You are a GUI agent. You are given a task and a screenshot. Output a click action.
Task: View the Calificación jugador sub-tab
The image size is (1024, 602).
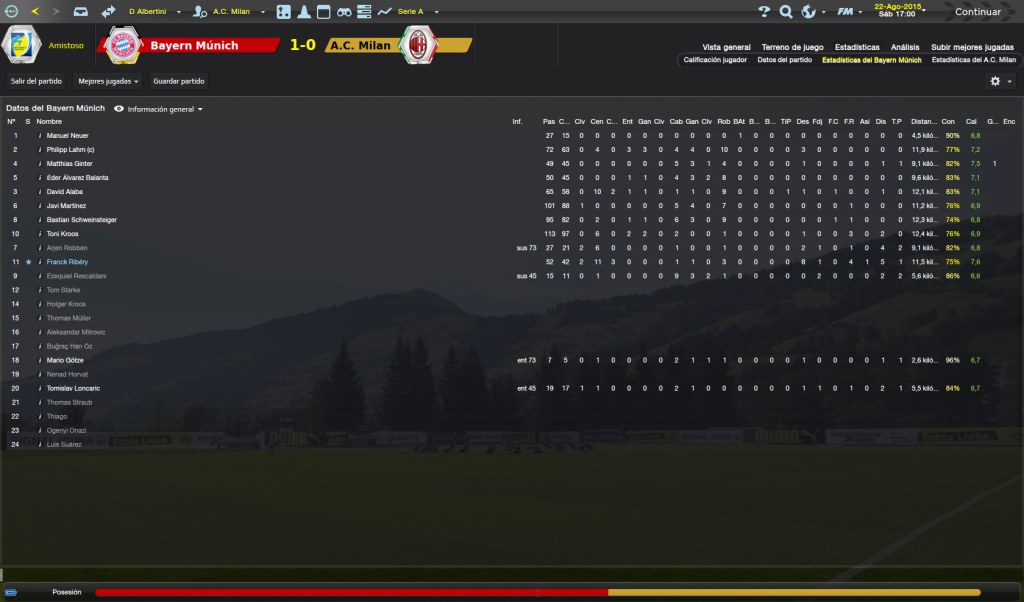point(715,60)
